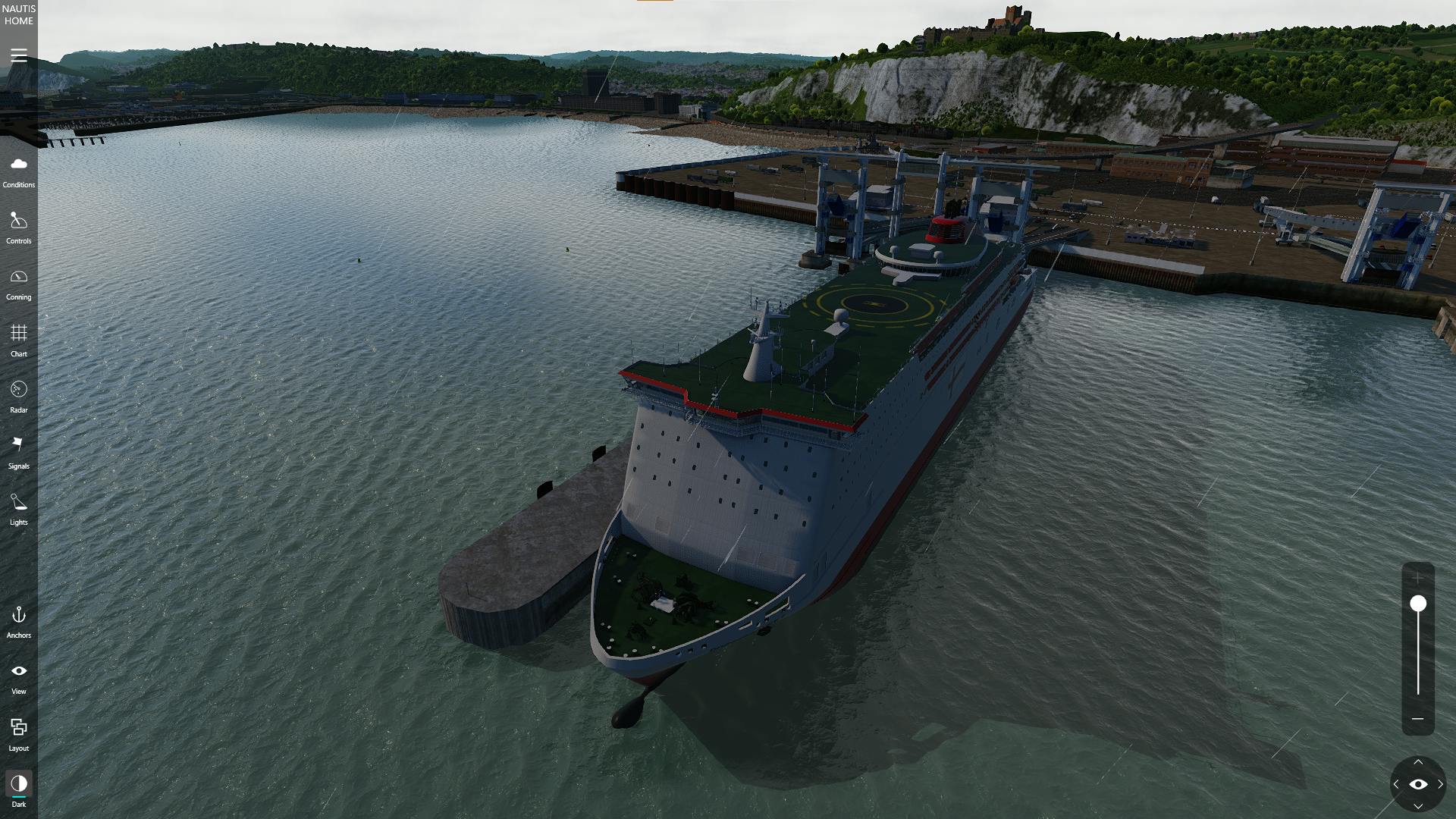This screenshot has height=819, width=1456.
Task: Toggle the Dark mode theme
Action: pos(19,790)
